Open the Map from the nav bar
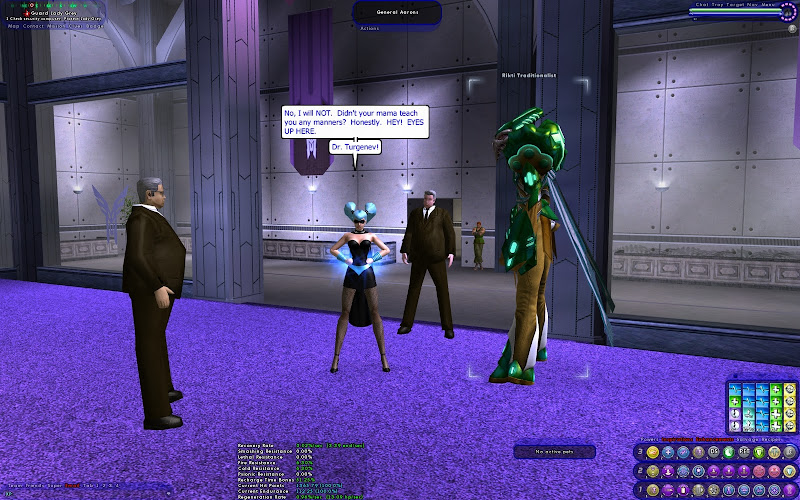This screenshot has height=500, width=800. pyautogui.click(x=13, y=26)
